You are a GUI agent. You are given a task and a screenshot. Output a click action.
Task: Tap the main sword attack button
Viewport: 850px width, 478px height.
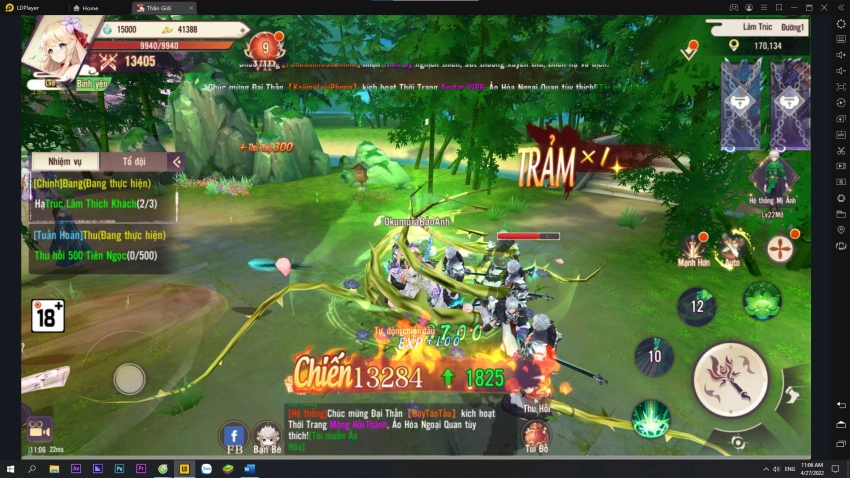[x=730, y=380]
